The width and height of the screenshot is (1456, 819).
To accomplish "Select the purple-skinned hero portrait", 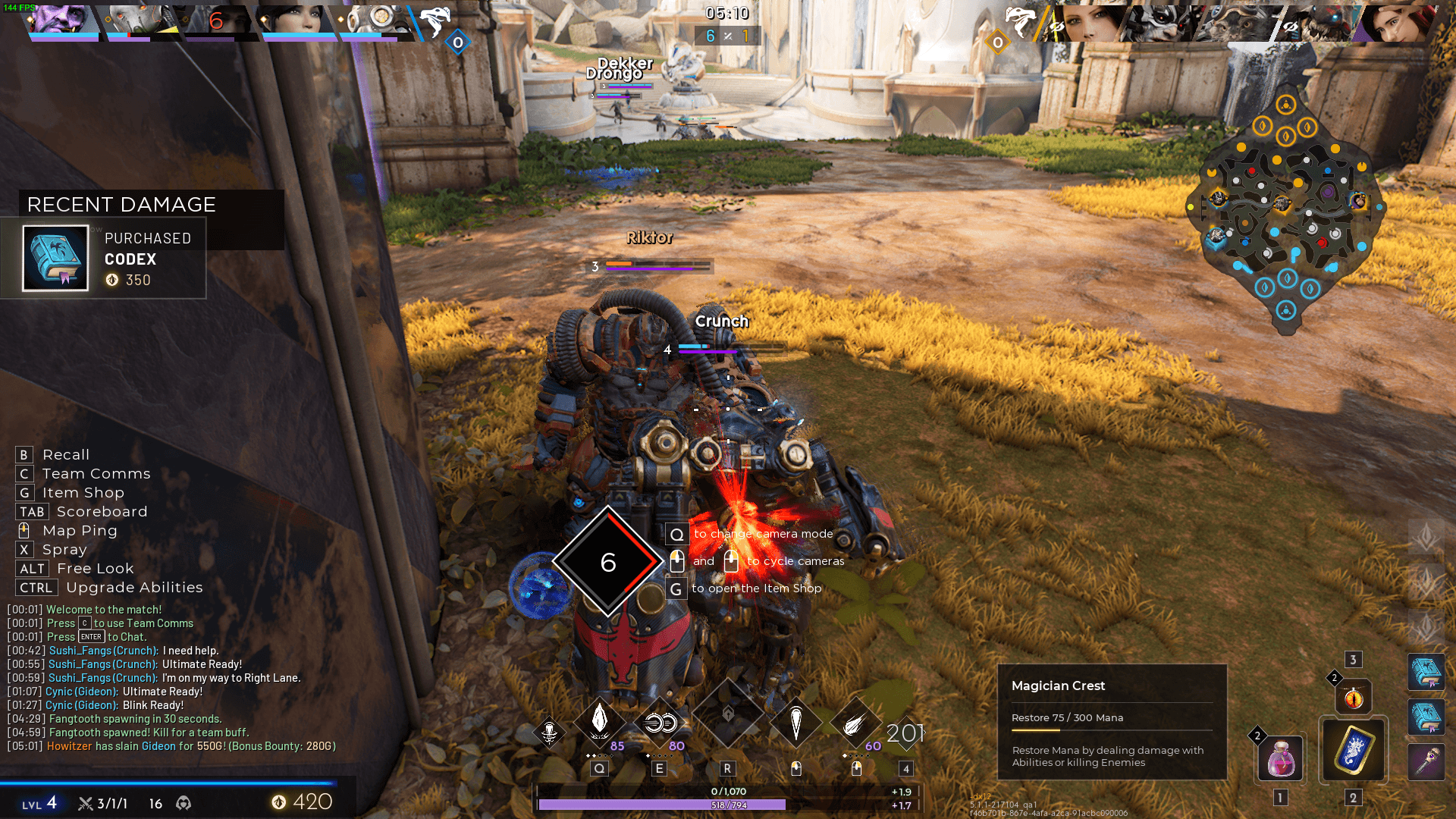I will (62, 20).
